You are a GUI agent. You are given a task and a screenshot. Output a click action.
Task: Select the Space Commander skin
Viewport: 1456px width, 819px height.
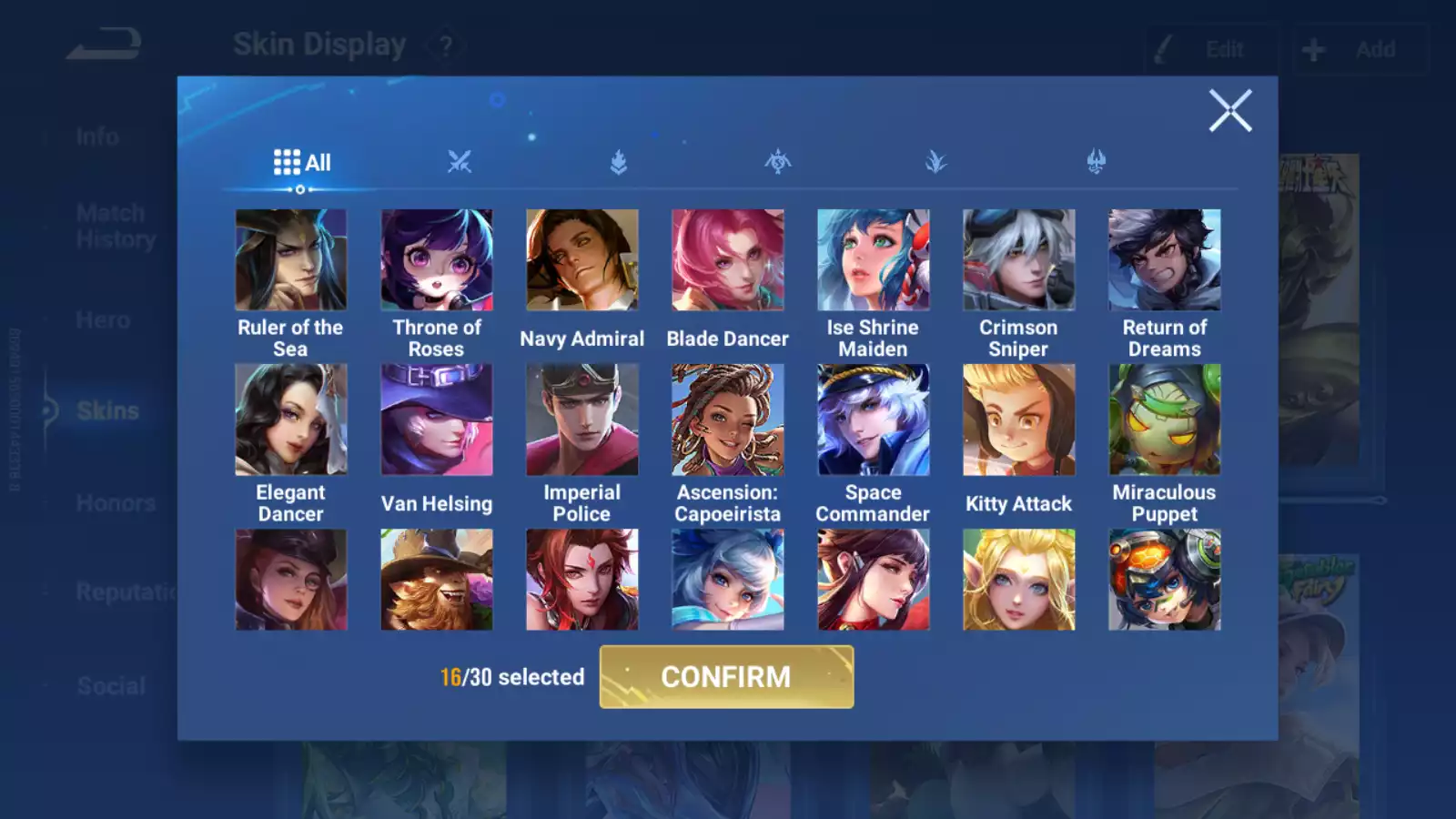(874, 420)
